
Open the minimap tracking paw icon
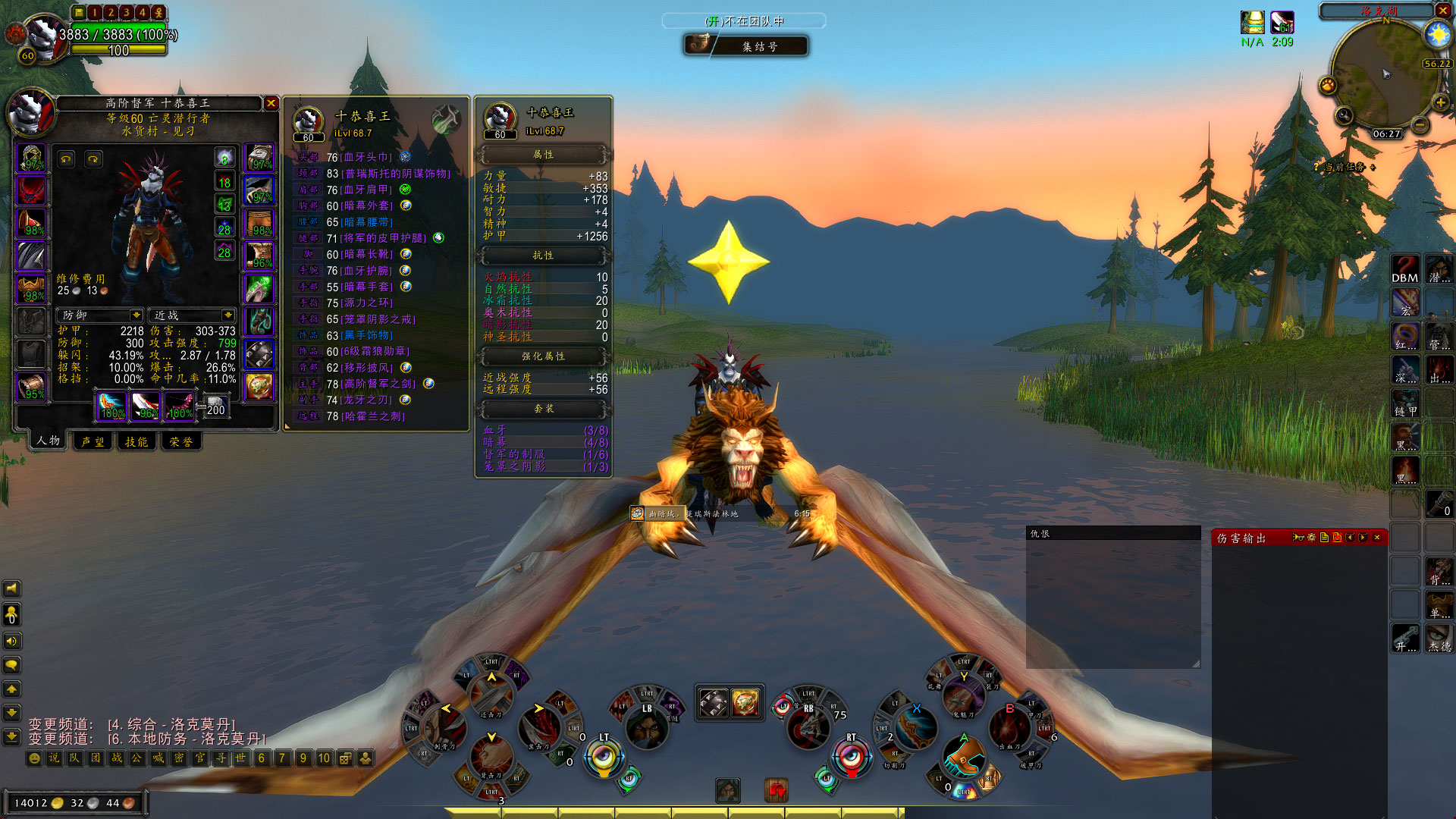[1327, 85]
